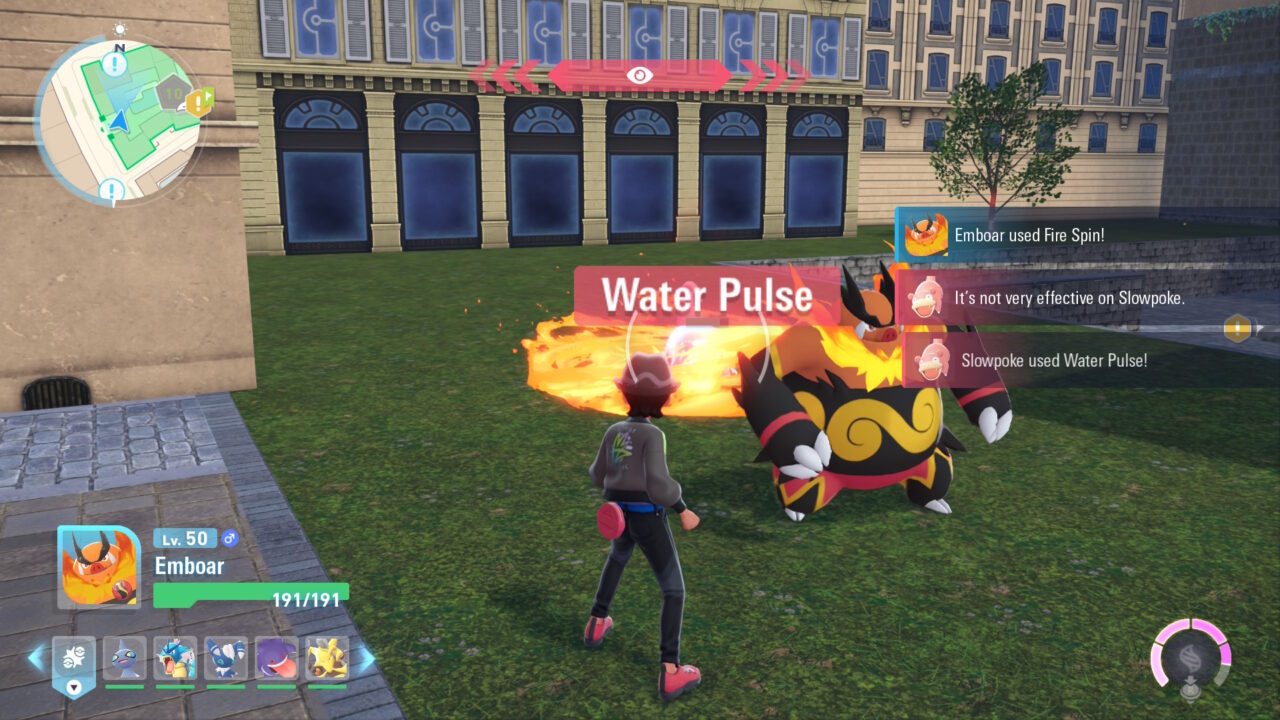Cycle party bar with the right arrow

pyautogui.click(x=366, y=658)
